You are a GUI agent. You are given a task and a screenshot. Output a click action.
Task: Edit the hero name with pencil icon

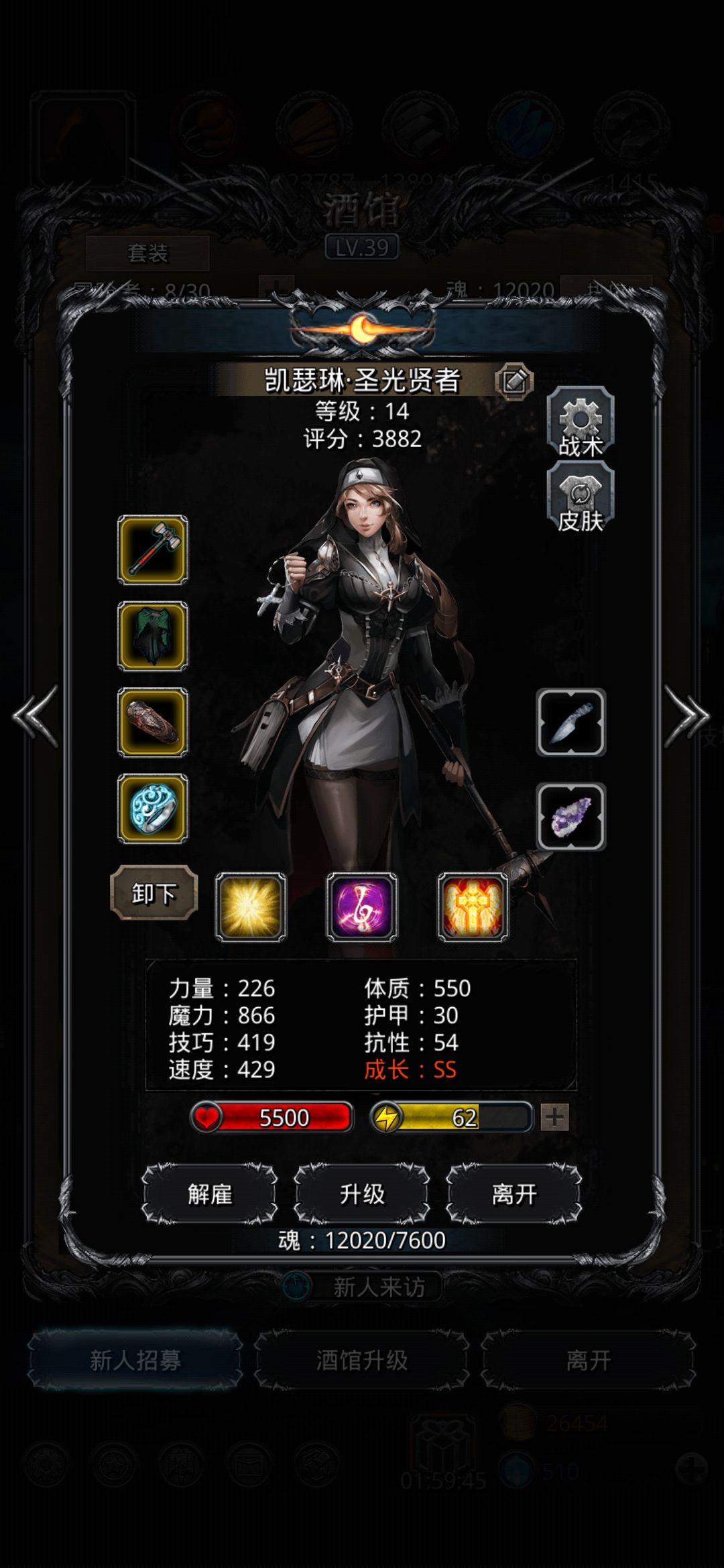tap(514, 381)
